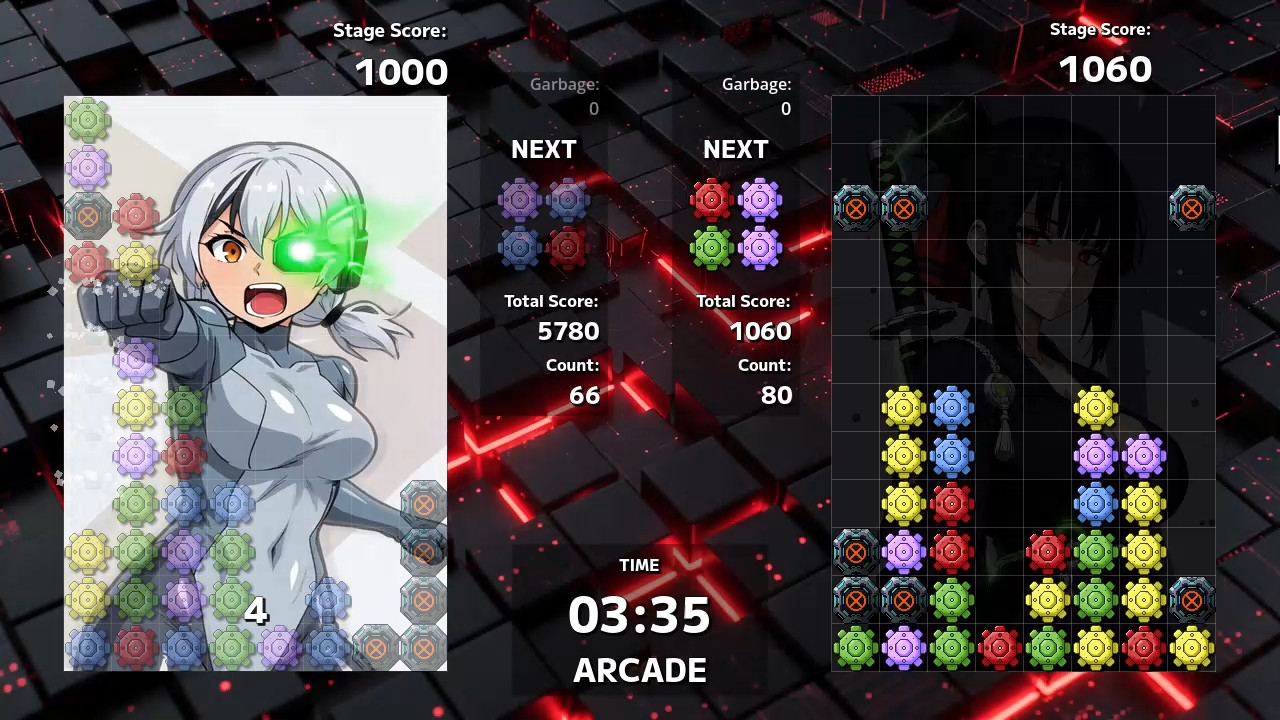Click the 03:35 timer display
This screenshot has width=1280, height=720.
(x=639, y=618)
